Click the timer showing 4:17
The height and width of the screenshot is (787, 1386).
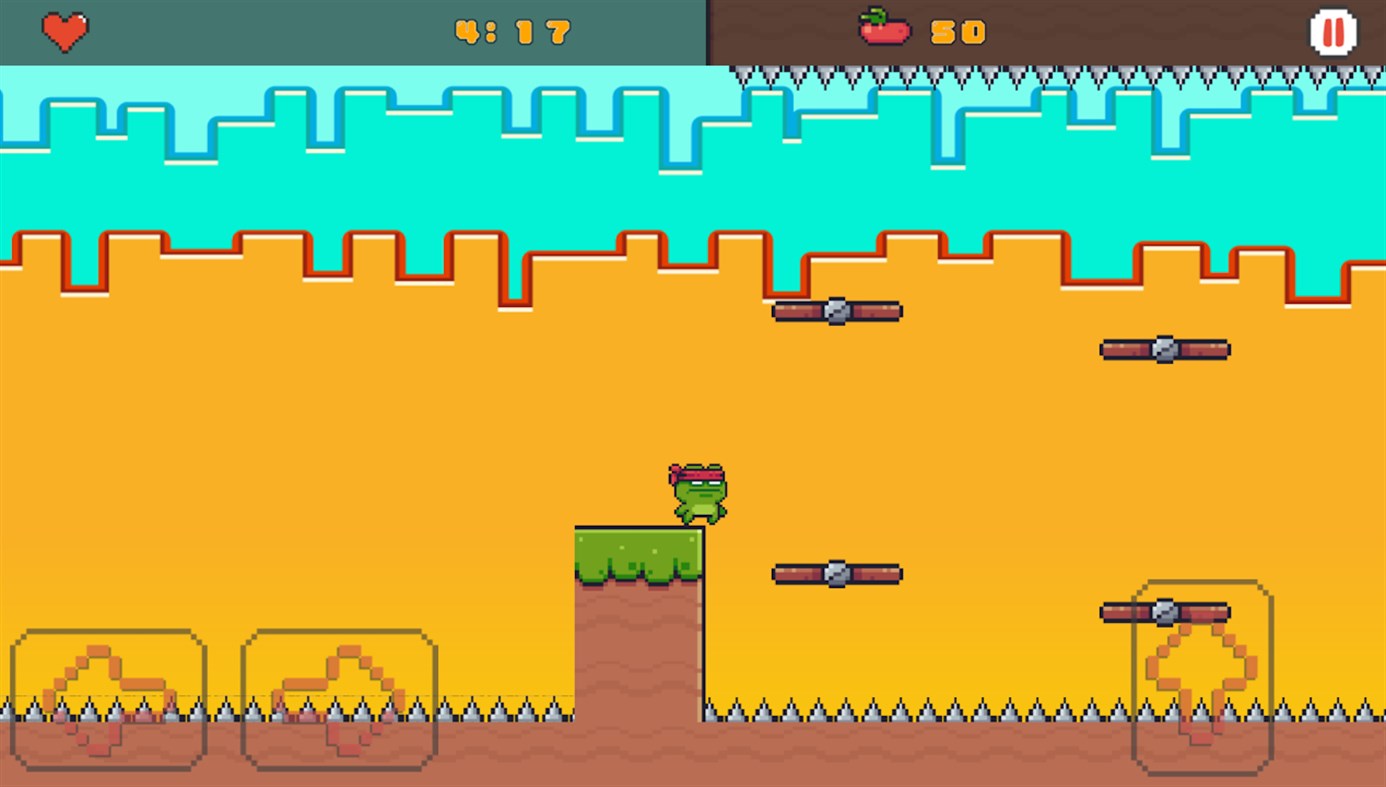pyautogui.click(x=510, y=31)
